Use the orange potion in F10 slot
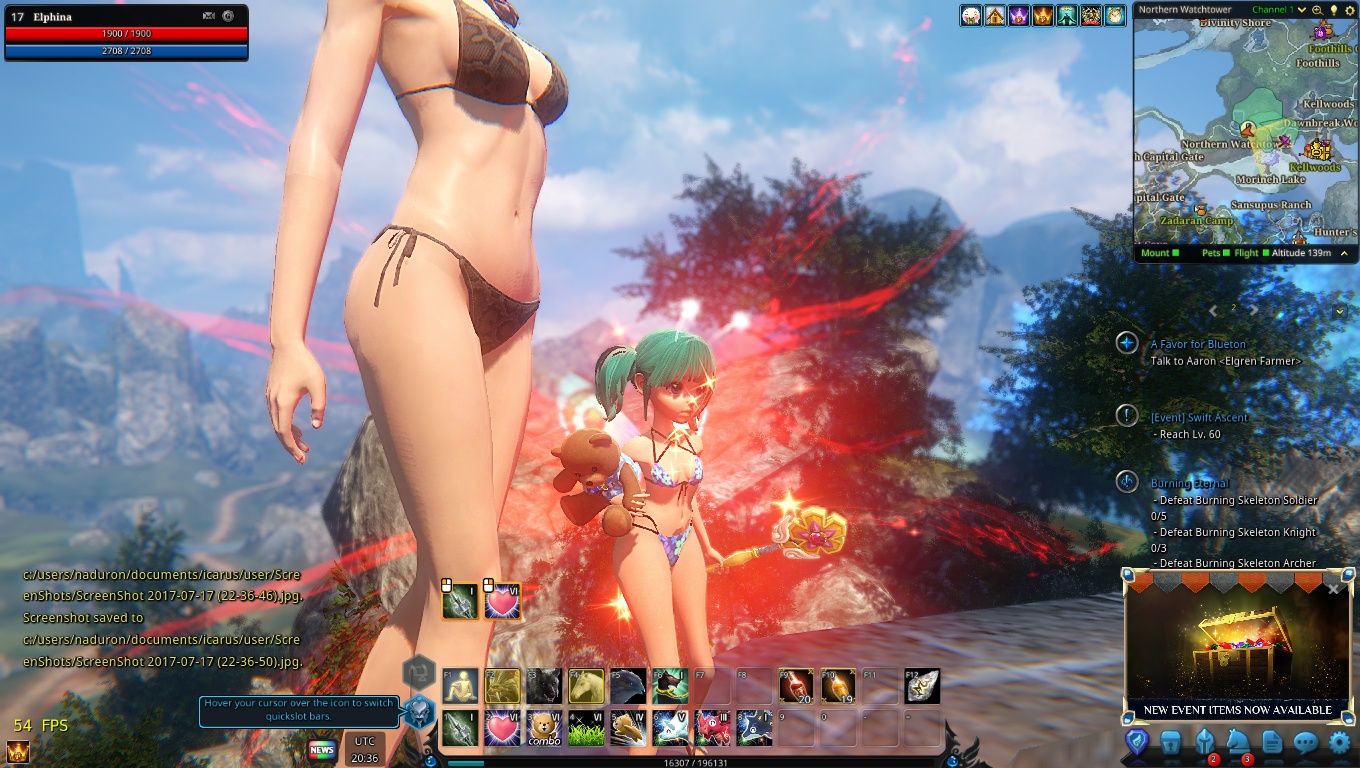Viewport: 1360px width, 768px height. 838,686
